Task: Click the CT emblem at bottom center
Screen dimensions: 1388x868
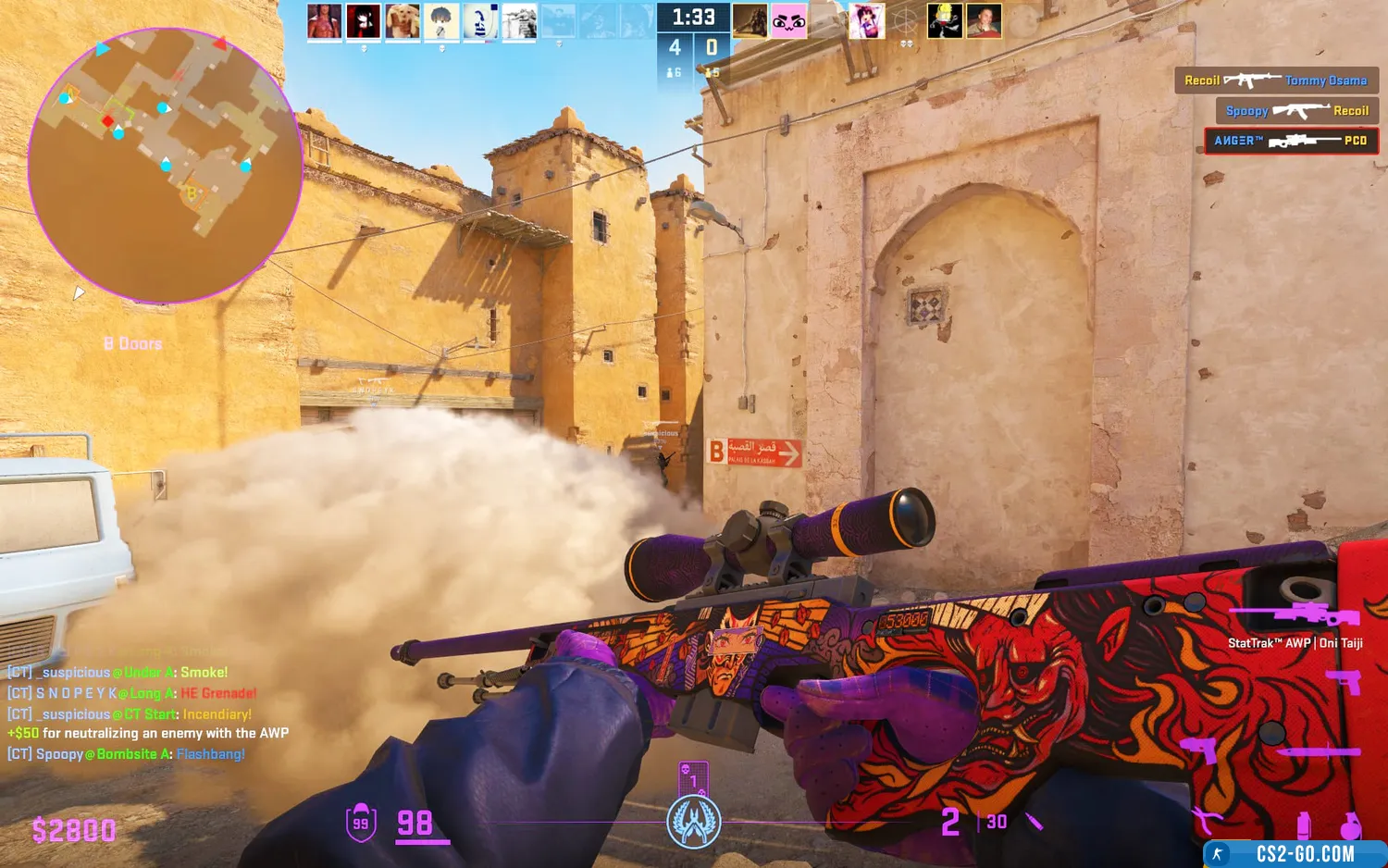Action: pyautogui.click(x=693, y=822)
